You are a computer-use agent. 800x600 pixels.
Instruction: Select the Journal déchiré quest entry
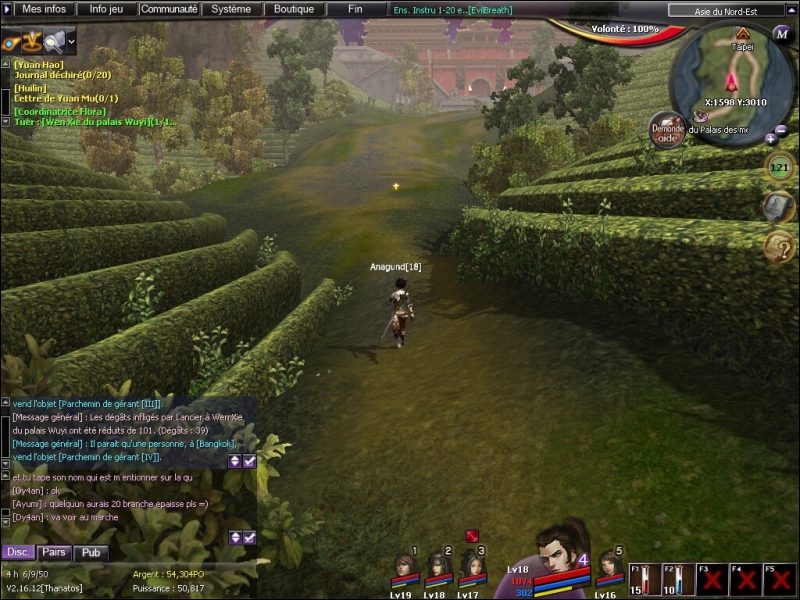pyautogui.click(x=60, y=74)
